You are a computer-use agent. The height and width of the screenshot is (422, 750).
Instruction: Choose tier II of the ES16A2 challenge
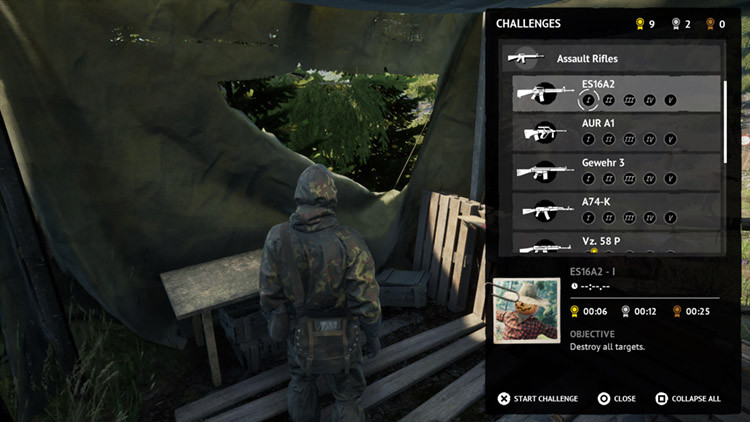[x=610, y=100]
